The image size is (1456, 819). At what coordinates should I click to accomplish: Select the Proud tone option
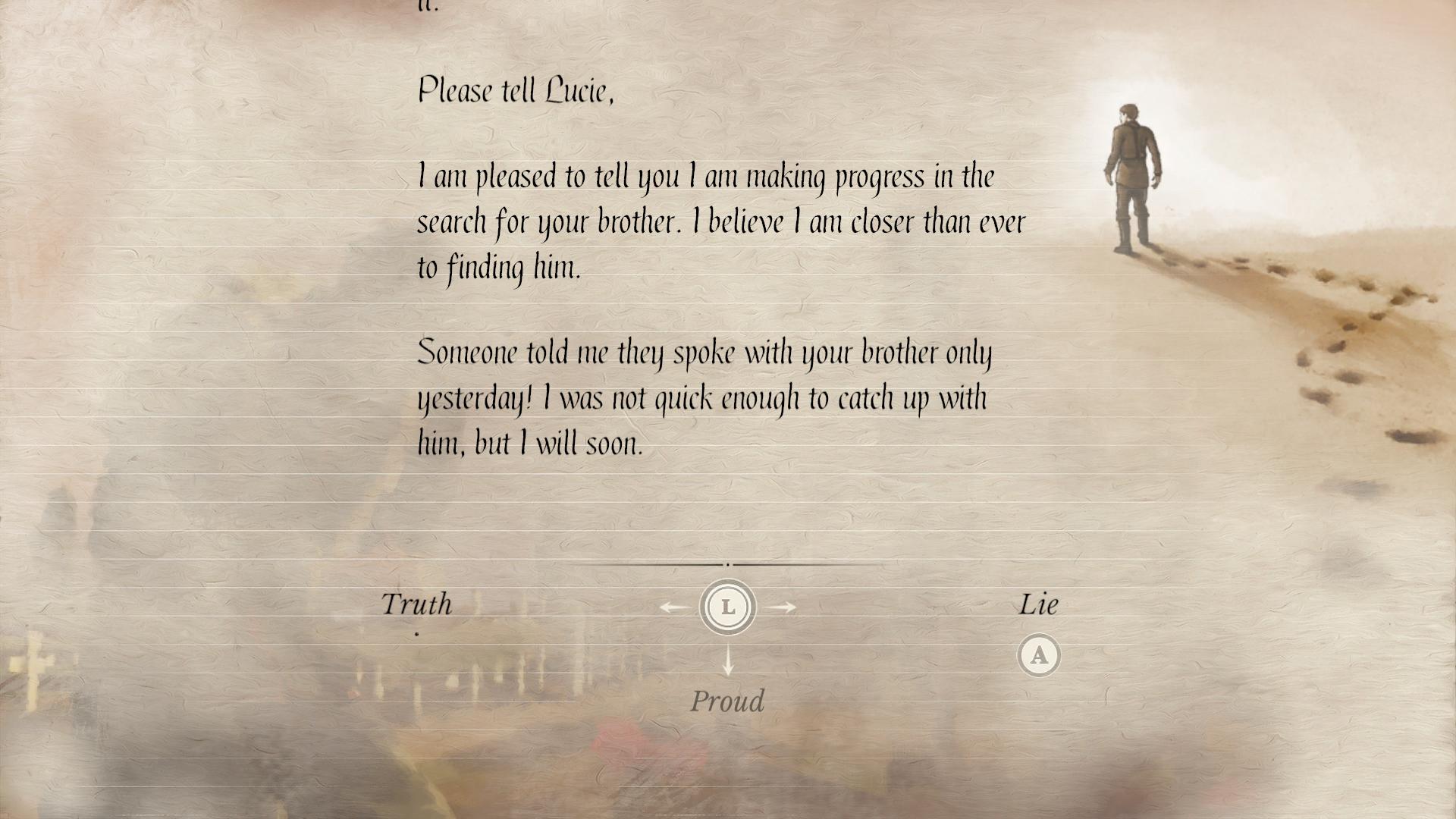[727, 701]
